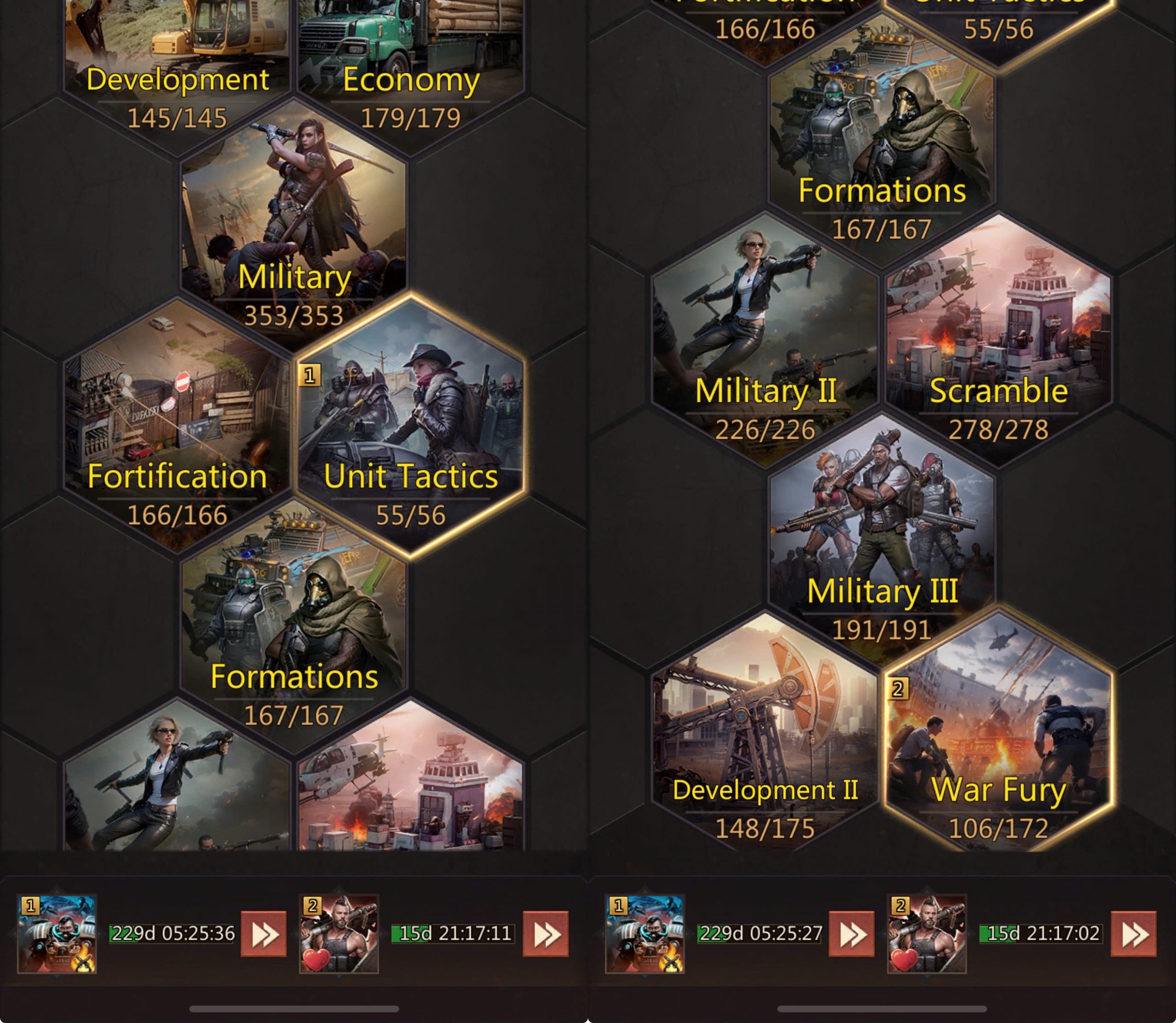Screen dimensions: 1176x1023
Task: Select the Economy research hexagon
Action: pos(410,63)
